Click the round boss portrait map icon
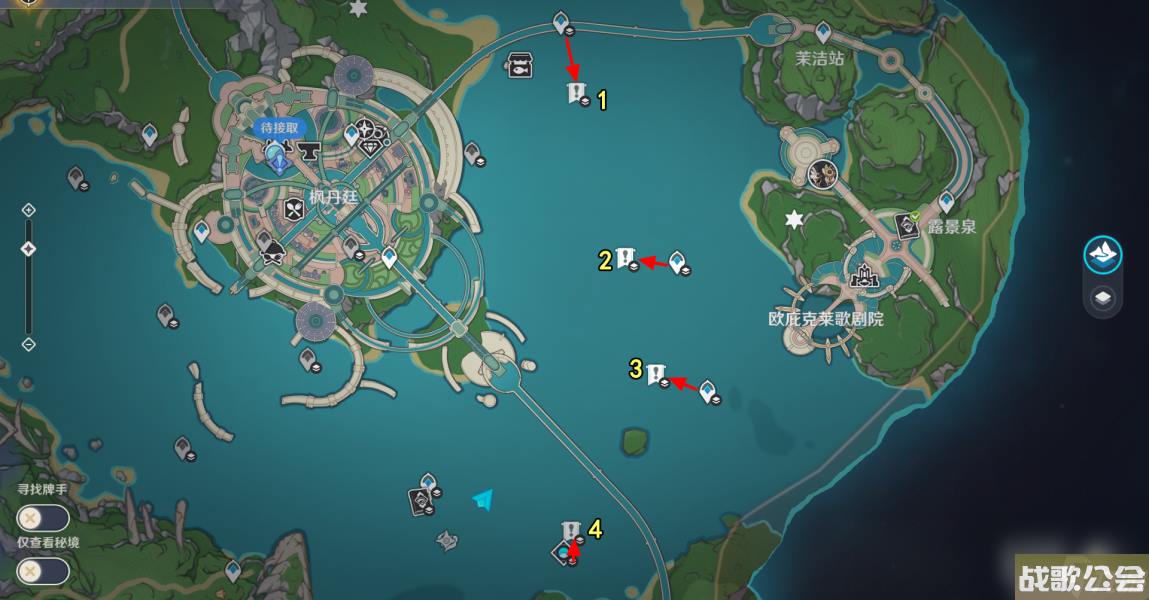This screenshot has width=1149, height=600. point(822,174)
